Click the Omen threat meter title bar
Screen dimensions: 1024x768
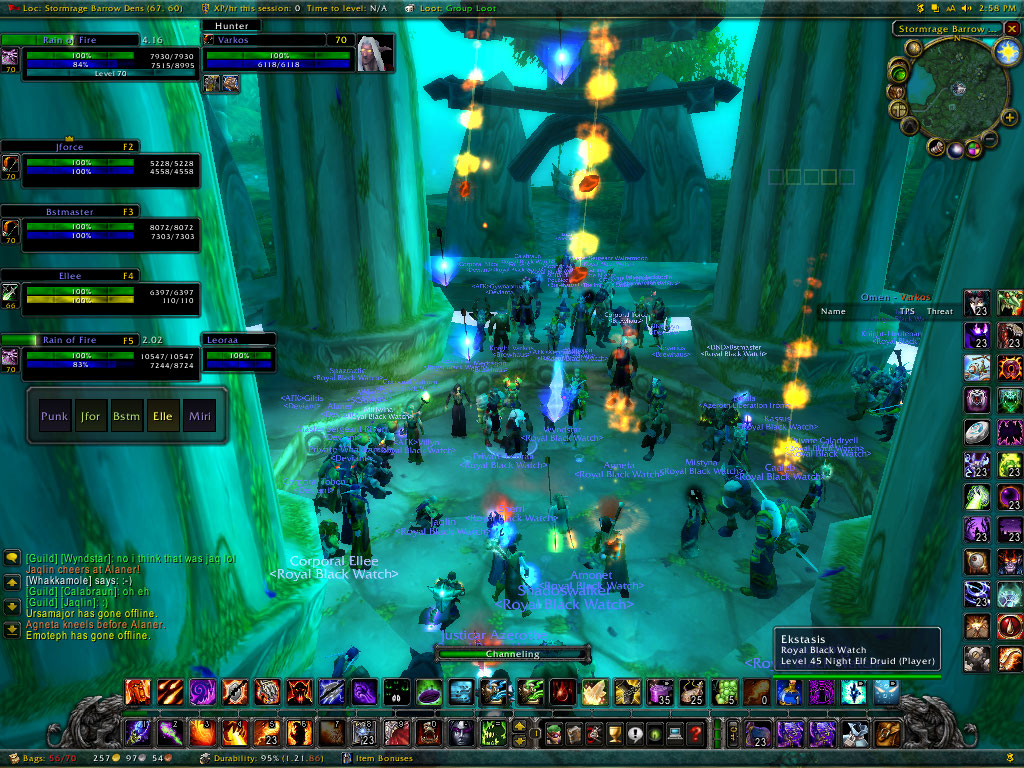point(895,297)
